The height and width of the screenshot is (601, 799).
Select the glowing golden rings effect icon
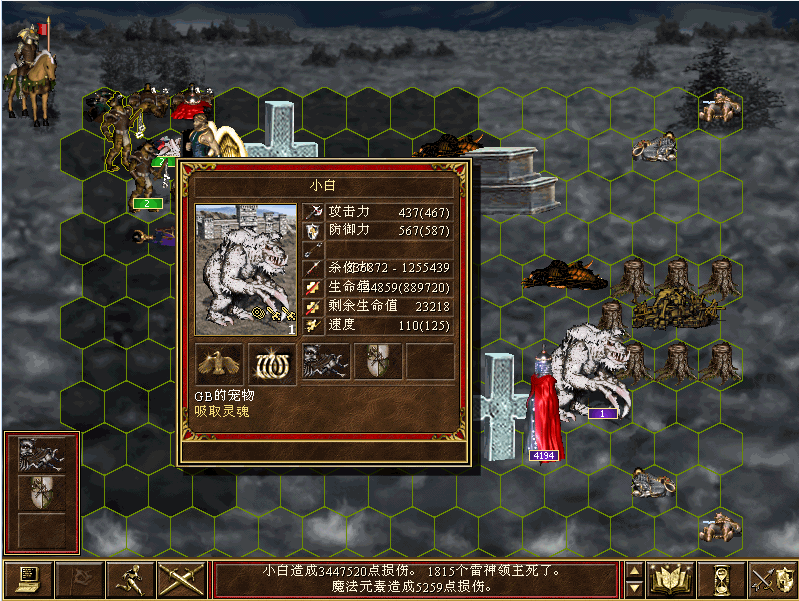click(x=272, y=362)
